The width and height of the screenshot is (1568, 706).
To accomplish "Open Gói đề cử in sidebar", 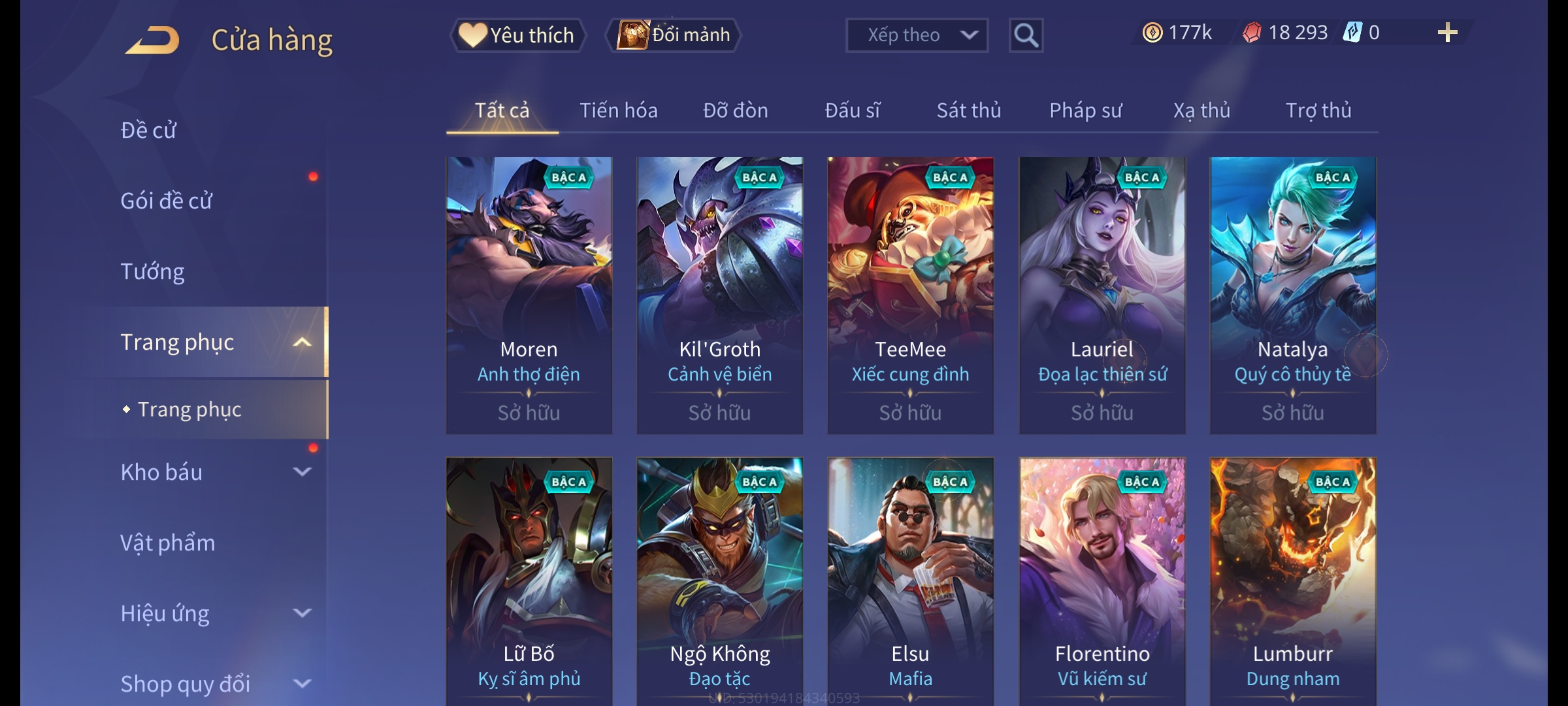I will (166, 201).
